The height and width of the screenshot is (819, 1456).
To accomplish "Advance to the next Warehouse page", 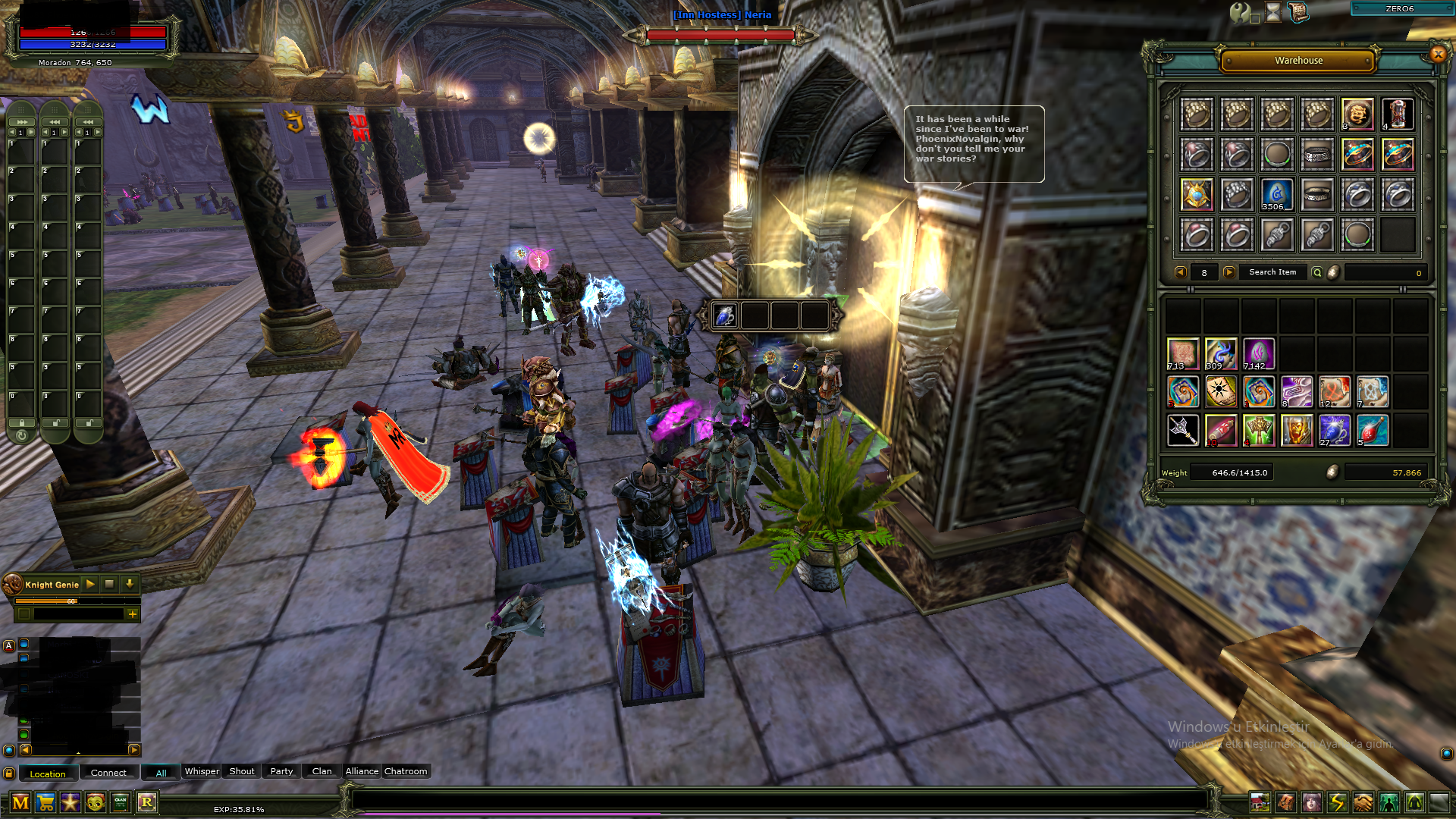I will click(1229, 272).
